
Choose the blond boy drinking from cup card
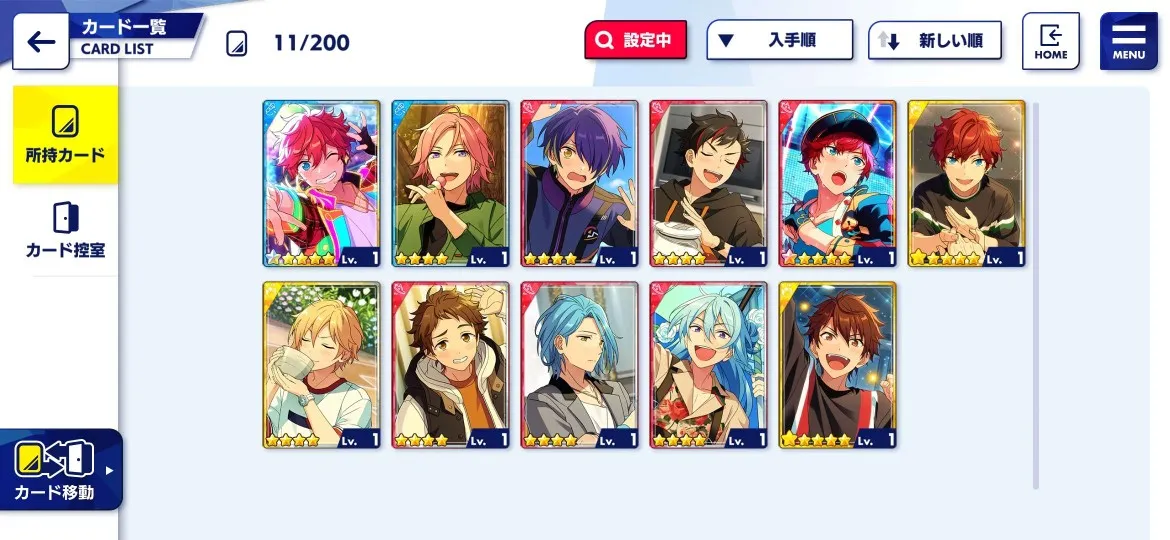pyautogui.click(x=321, y=365)
